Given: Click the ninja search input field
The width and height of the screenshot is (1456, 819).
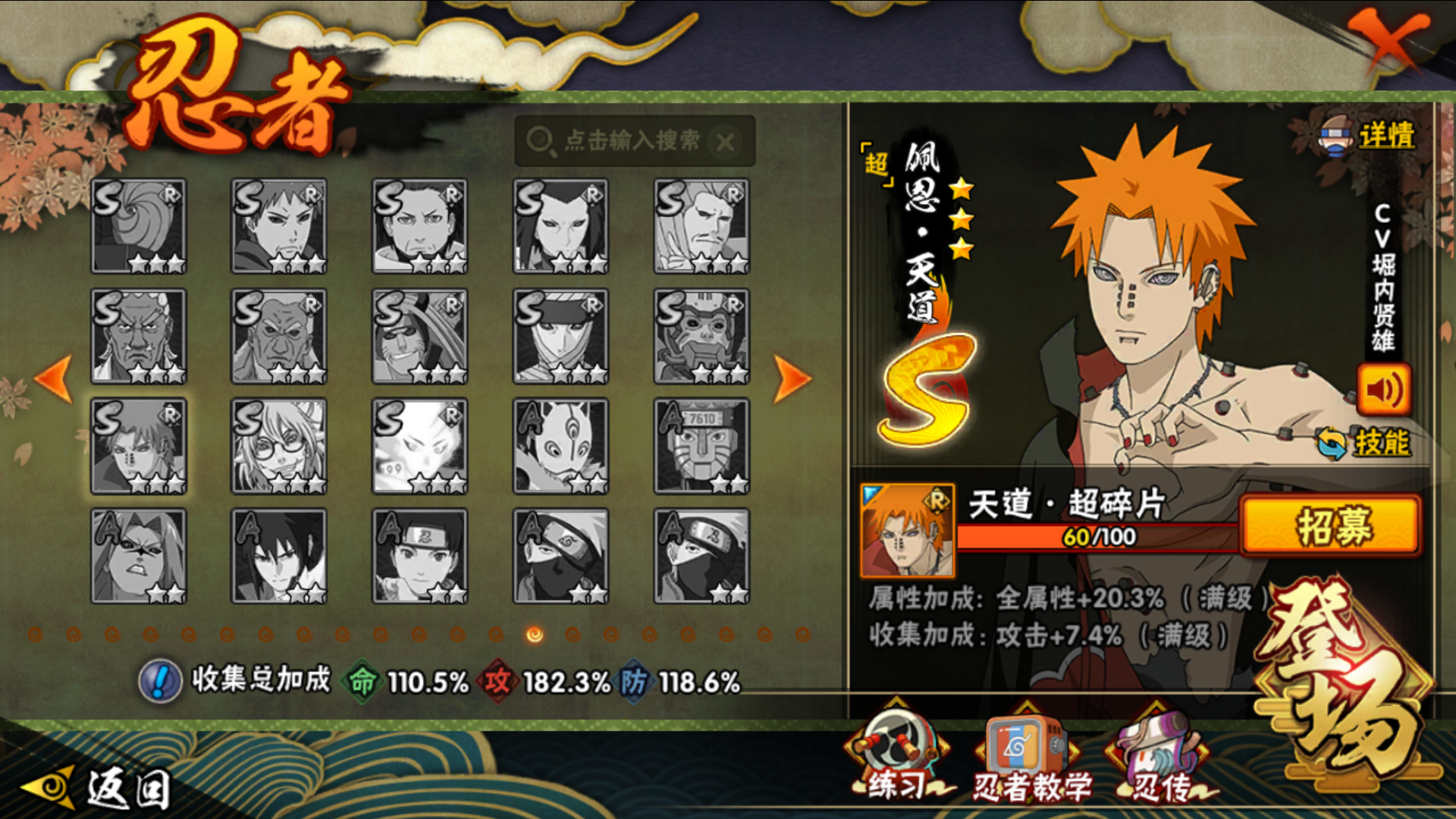Looking at the screenshot, I should (x=622, y=141).
